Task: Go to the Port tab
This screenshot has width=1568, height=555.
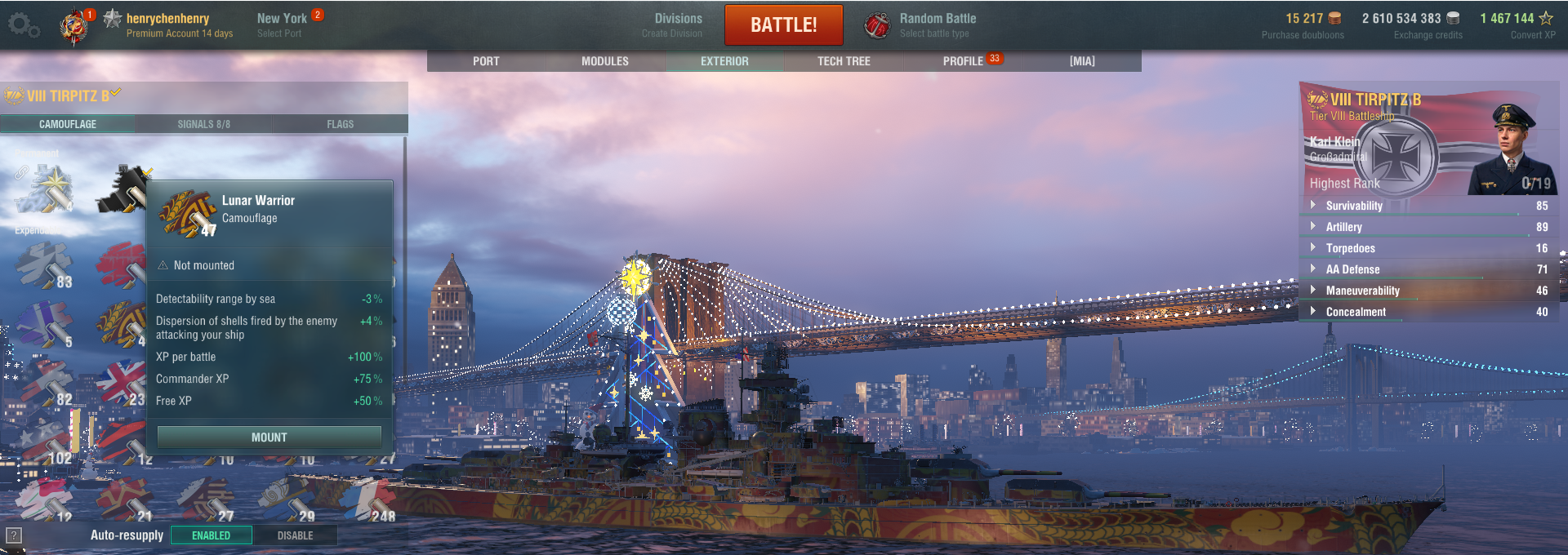Action: click(486, 61)
